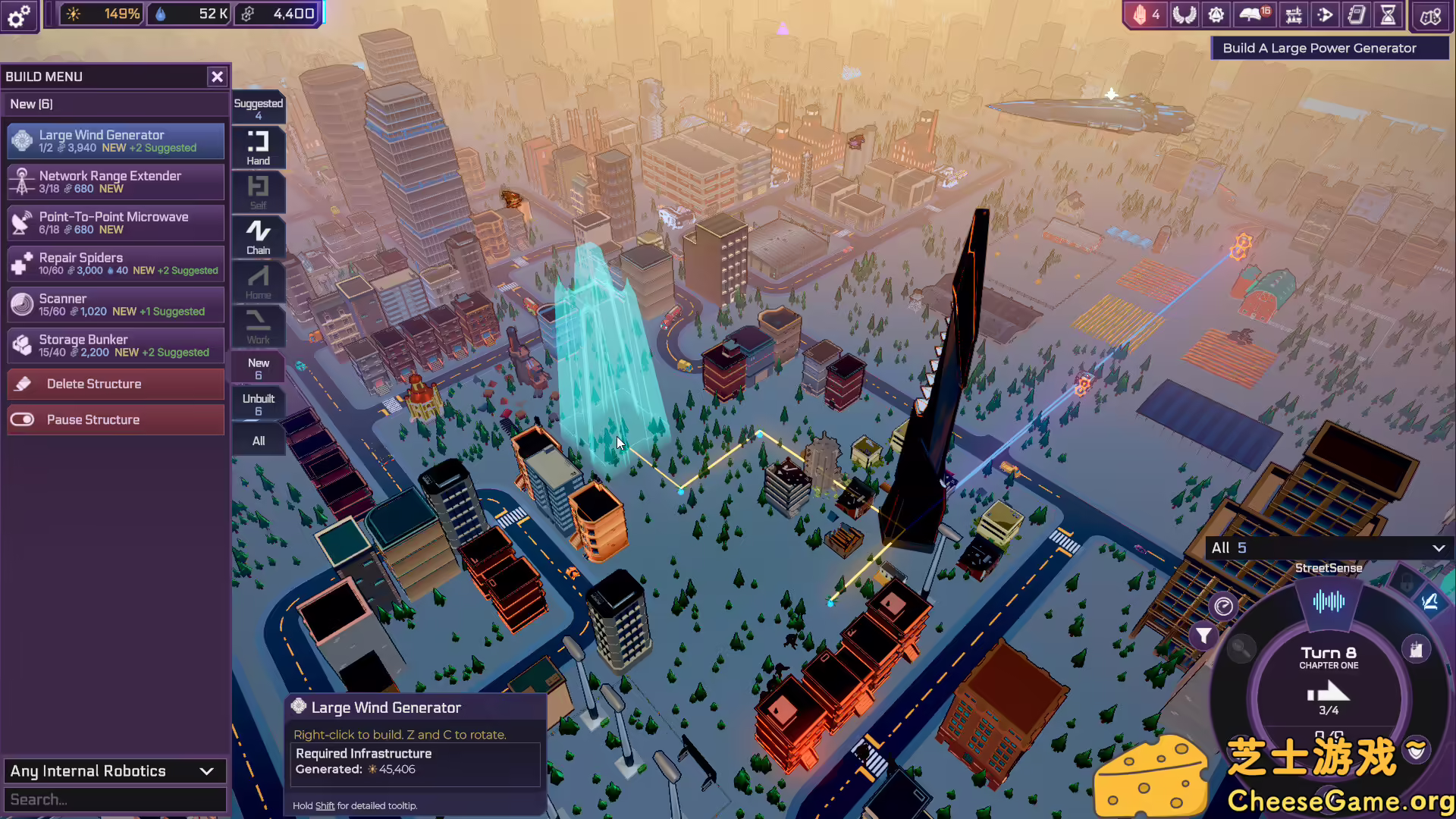
Task: Switch to the Chain category tab
Action: pos(258,237)
